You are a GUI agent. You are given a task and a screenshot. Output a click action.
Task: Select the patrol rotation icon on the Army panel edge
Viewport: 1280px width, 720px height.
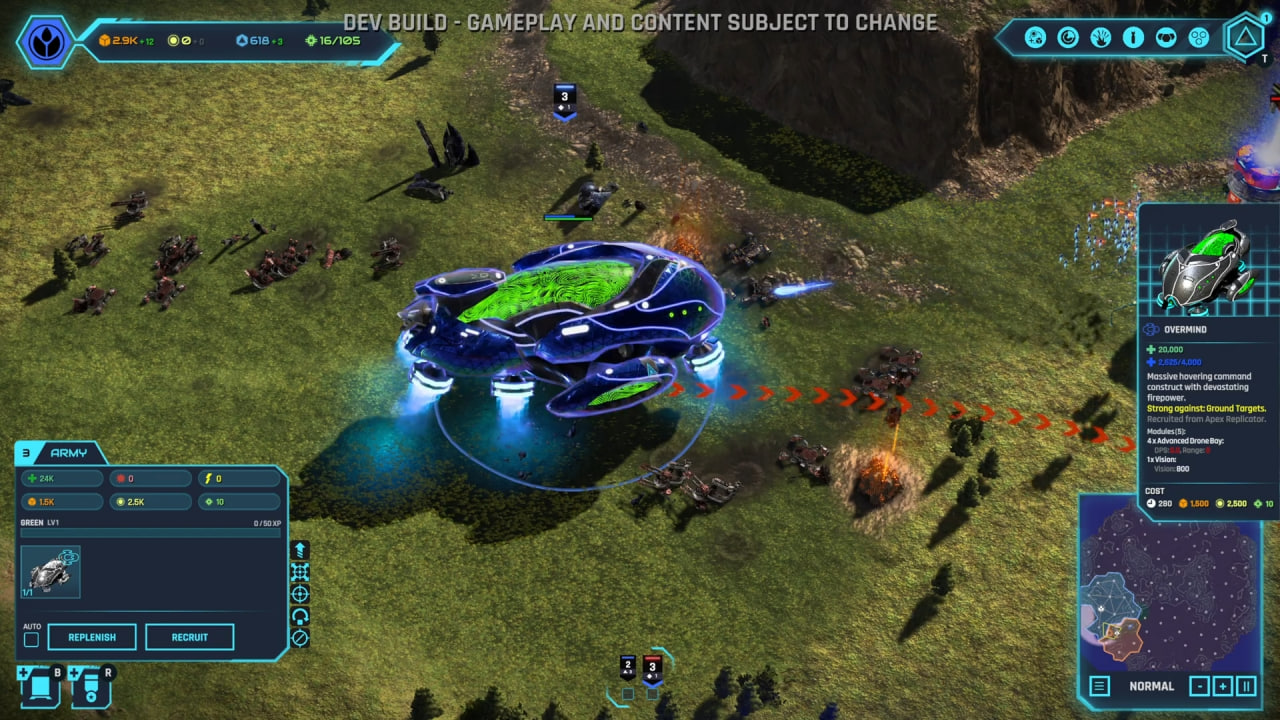click(x=298, y=615)
